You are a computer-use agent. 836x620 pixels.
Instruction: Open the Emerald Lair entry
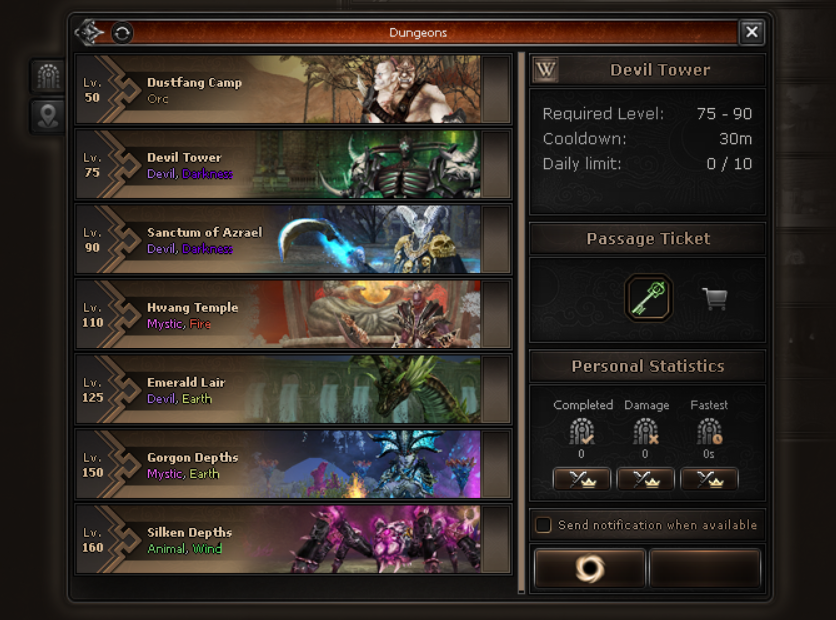(280, 389)
